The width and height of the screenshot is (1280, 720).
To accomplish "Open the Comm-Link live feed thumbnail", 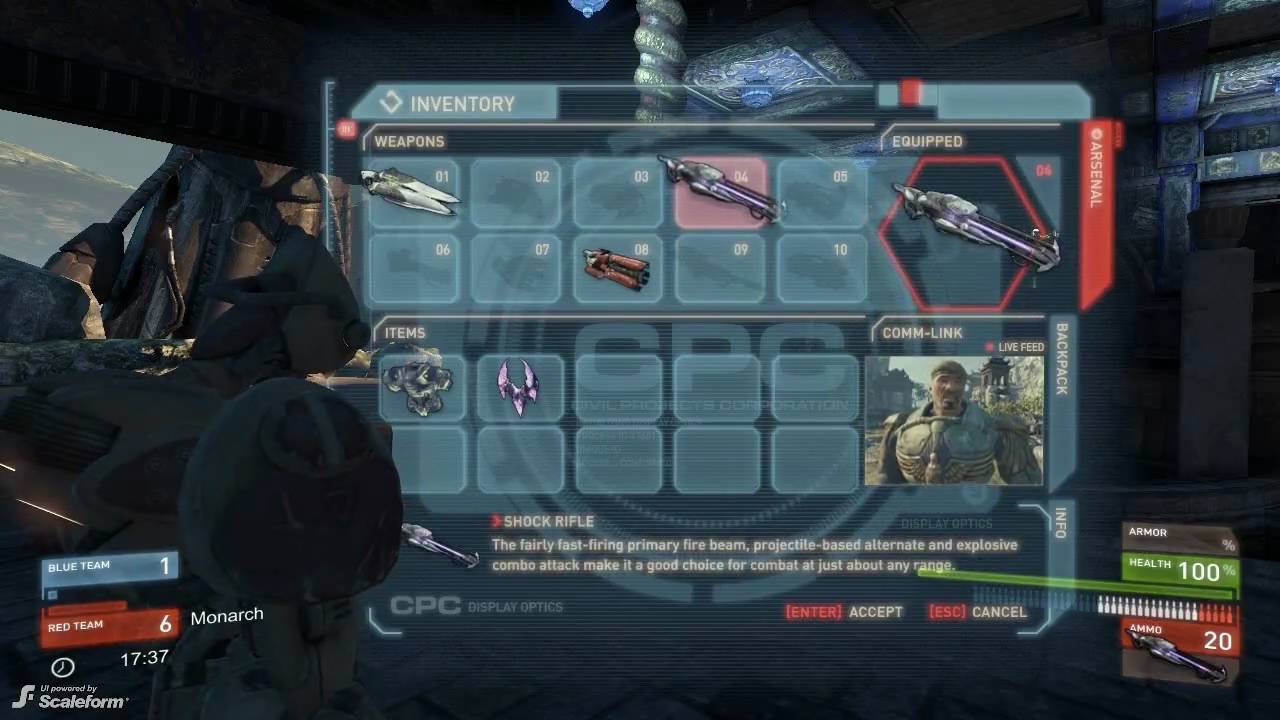I will coord(954,420).
